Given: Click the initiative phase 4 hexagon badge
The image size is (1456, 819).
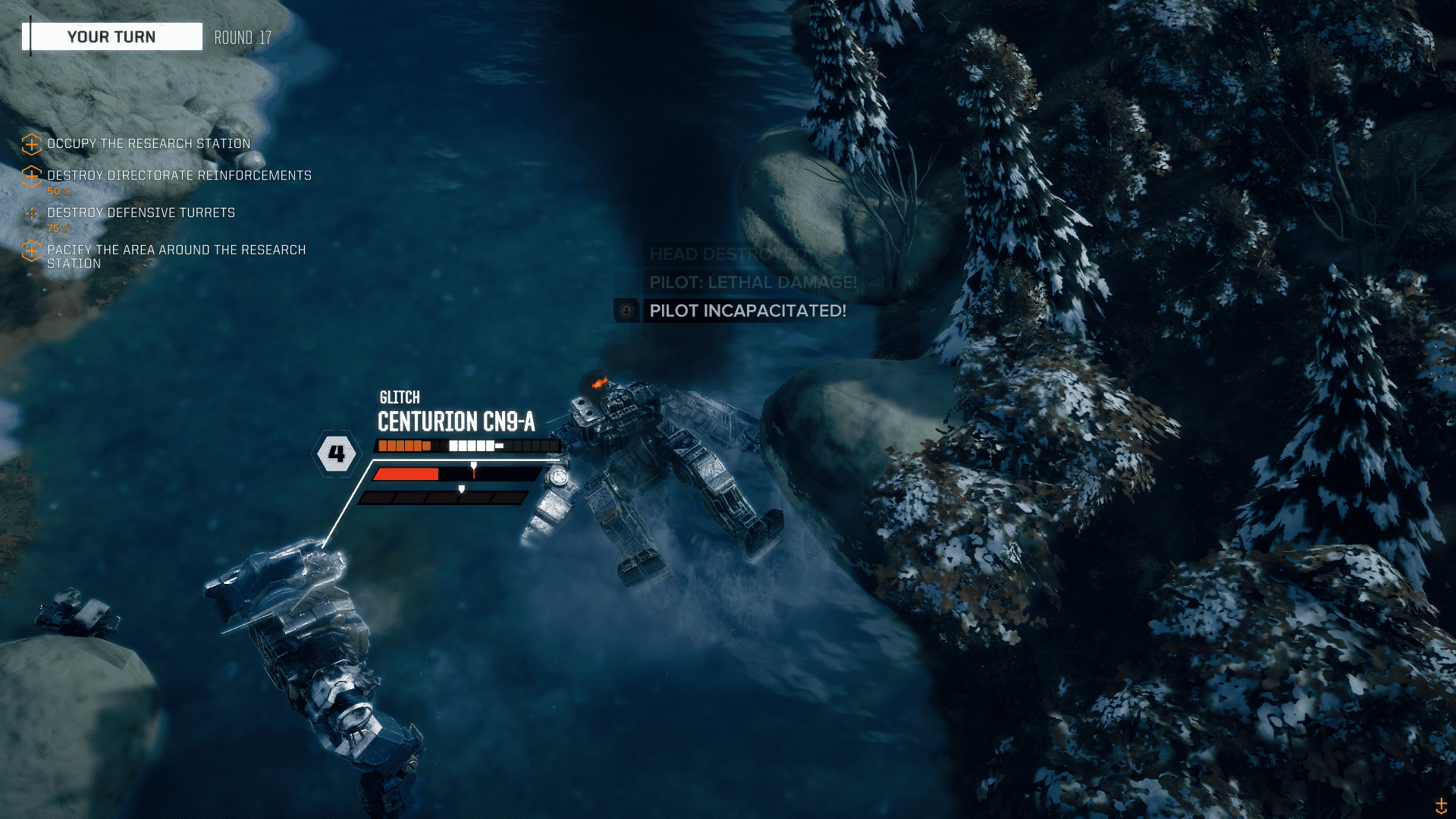Looking at the screenshot, I should coord(335,453).
